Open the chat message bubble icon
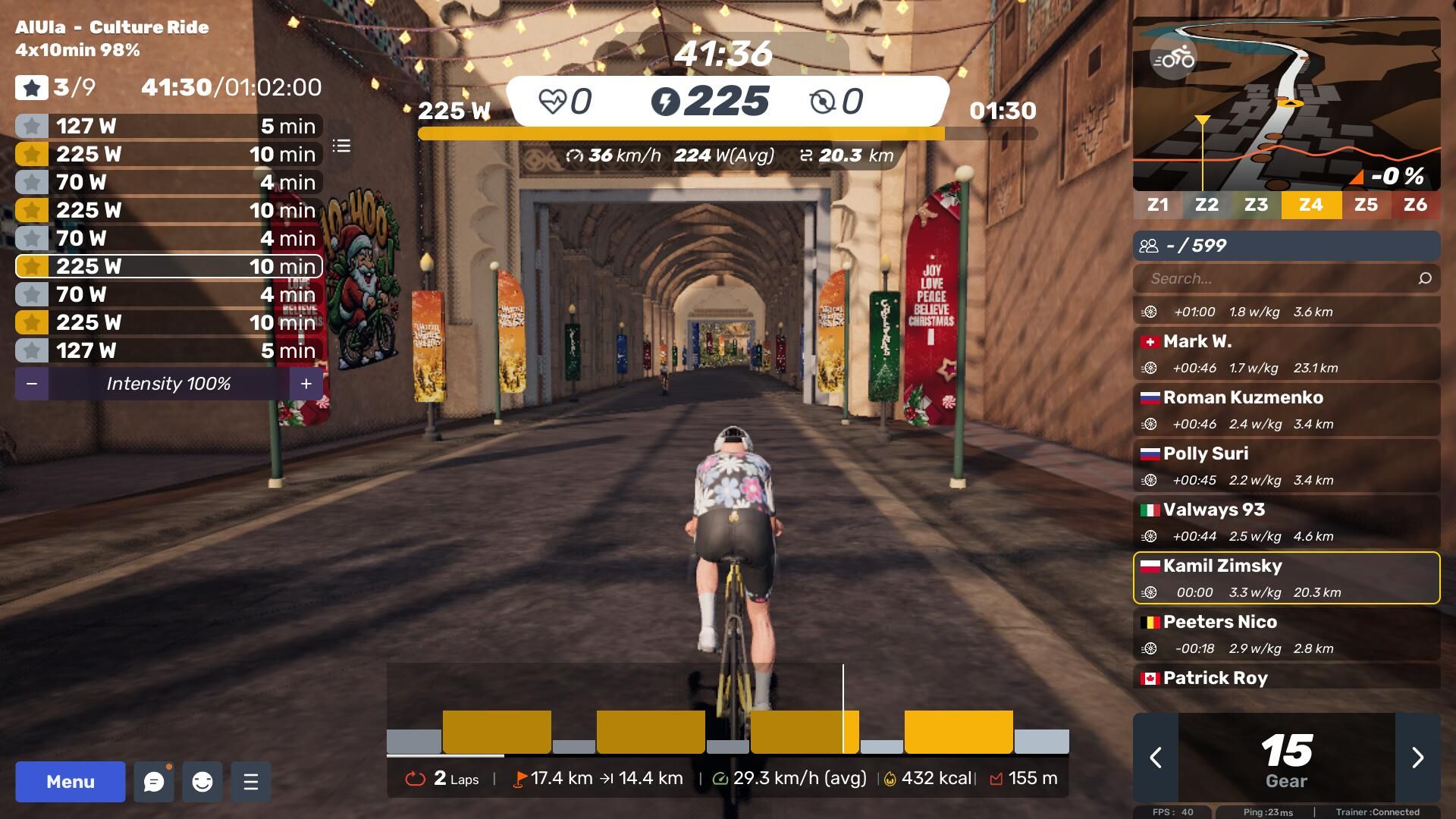The height and width of the screenshot is (819, 1456). click(x=154, y=782)
